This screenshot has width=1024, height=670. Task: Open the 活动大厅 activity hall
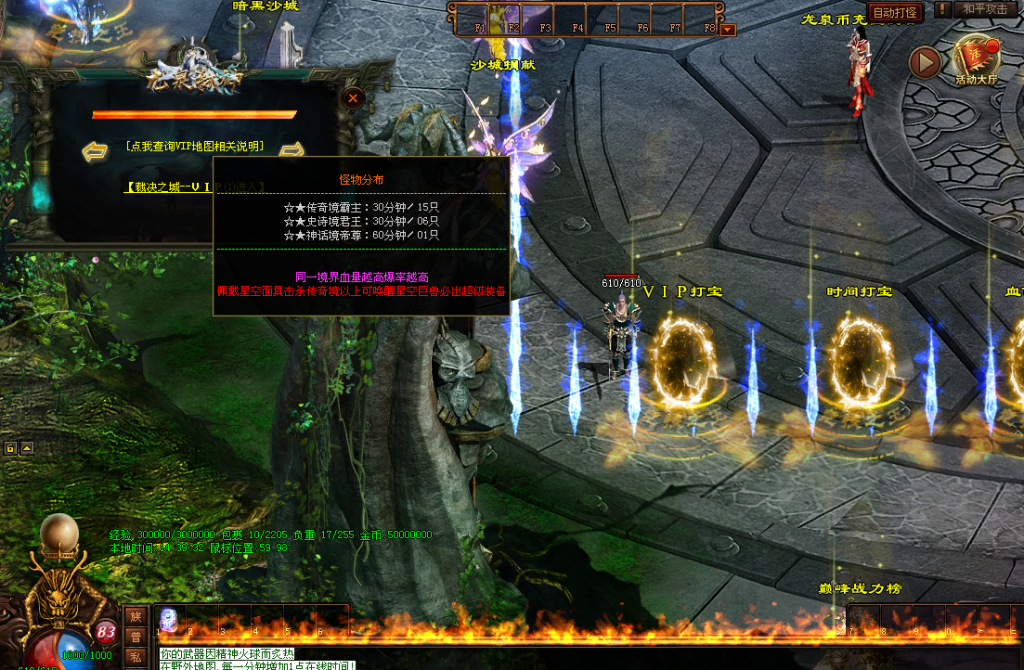[x=977, y=61]
